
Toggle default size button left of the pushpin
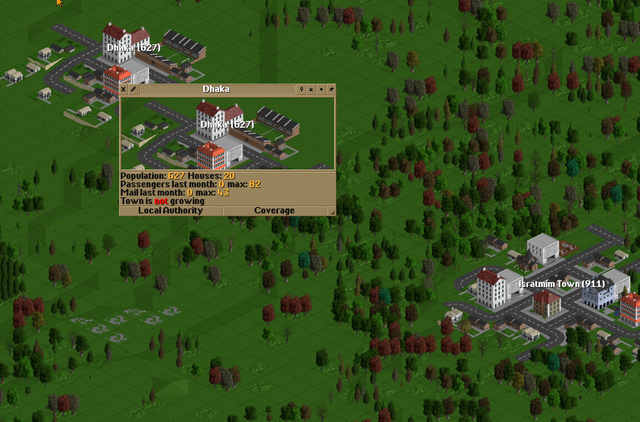[x=321, y=89]
